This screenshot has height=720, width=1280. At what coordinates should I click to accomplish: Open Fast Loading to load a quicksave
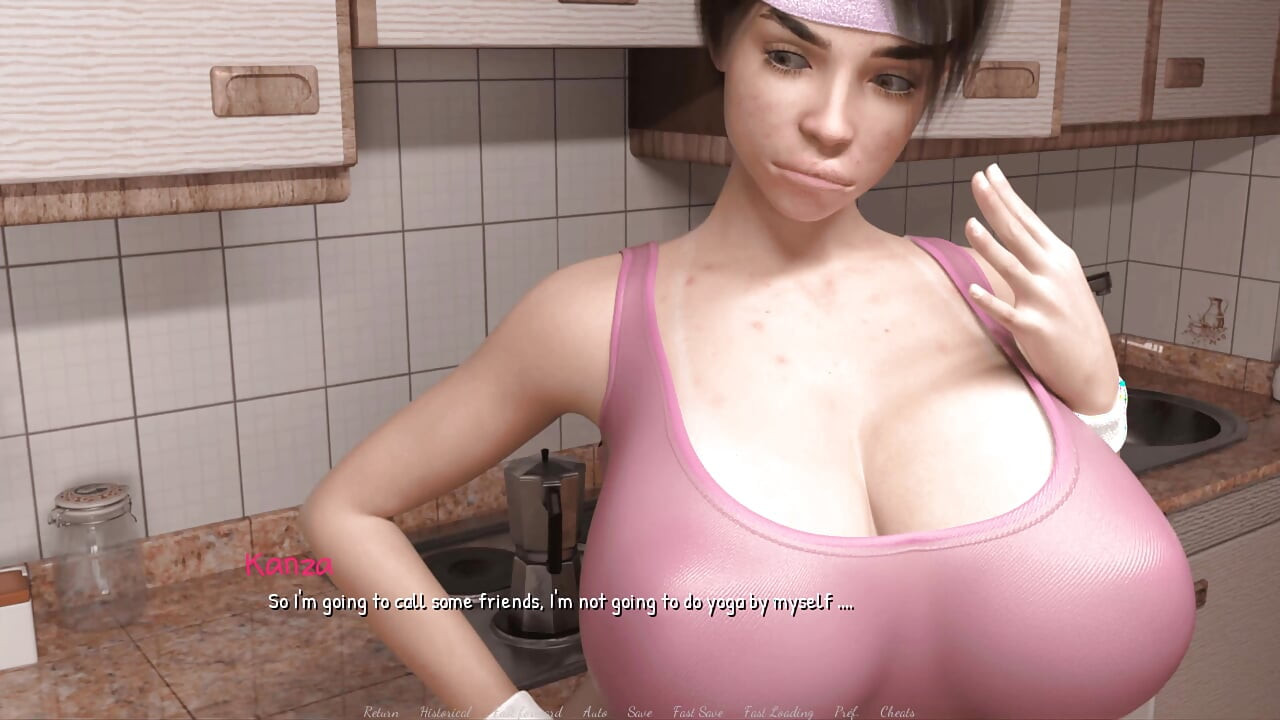click(779, 712)
